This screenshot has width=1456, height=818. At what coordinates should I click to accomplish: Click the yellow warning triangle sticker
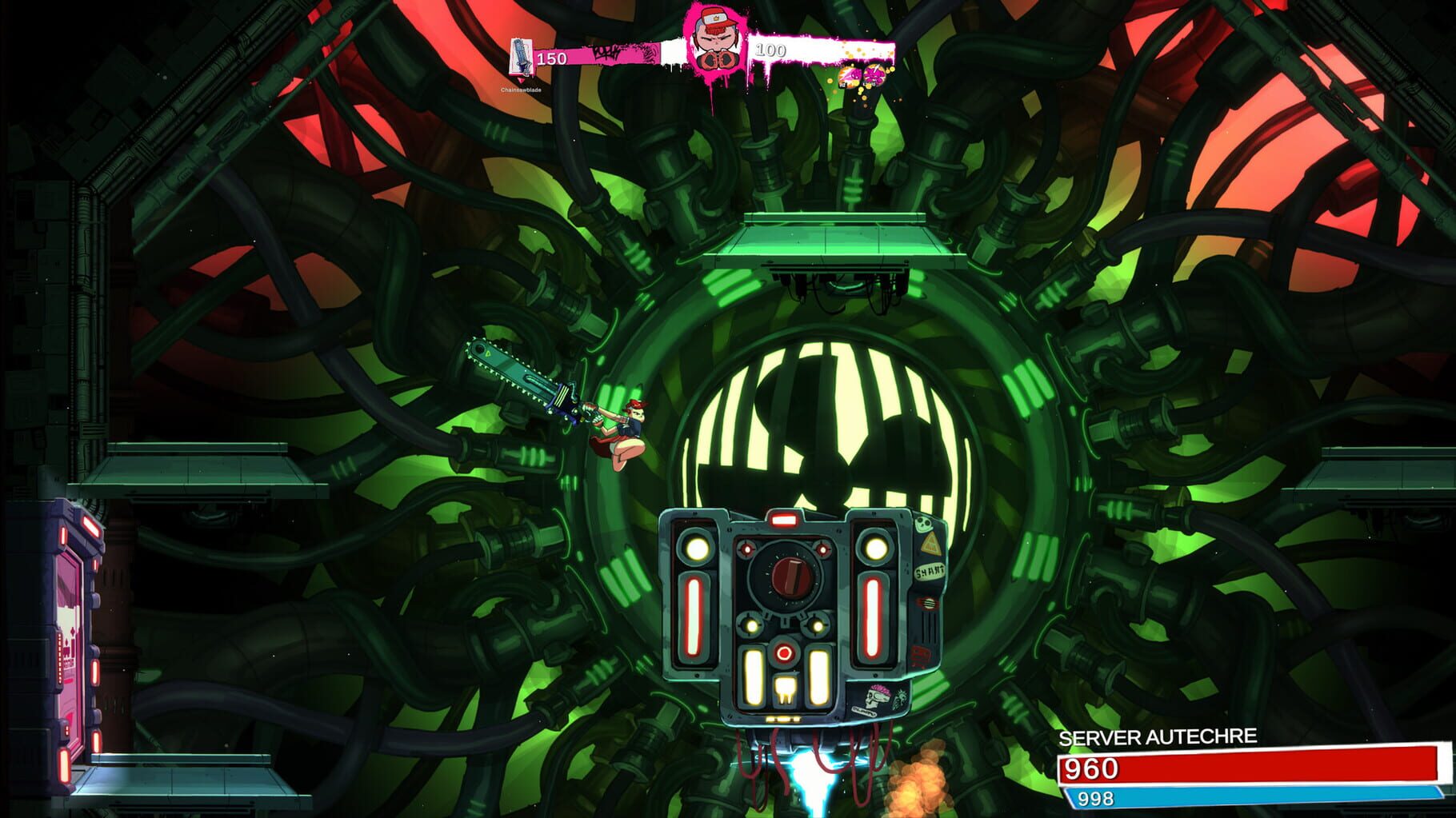[931, 543]
